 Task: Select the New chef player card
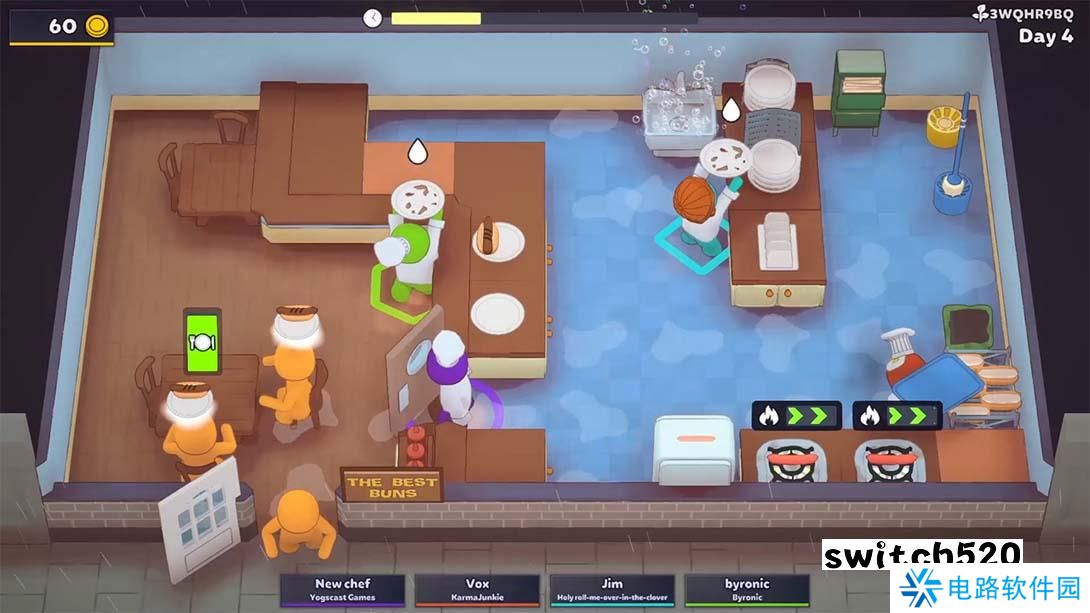click(343, 590)
